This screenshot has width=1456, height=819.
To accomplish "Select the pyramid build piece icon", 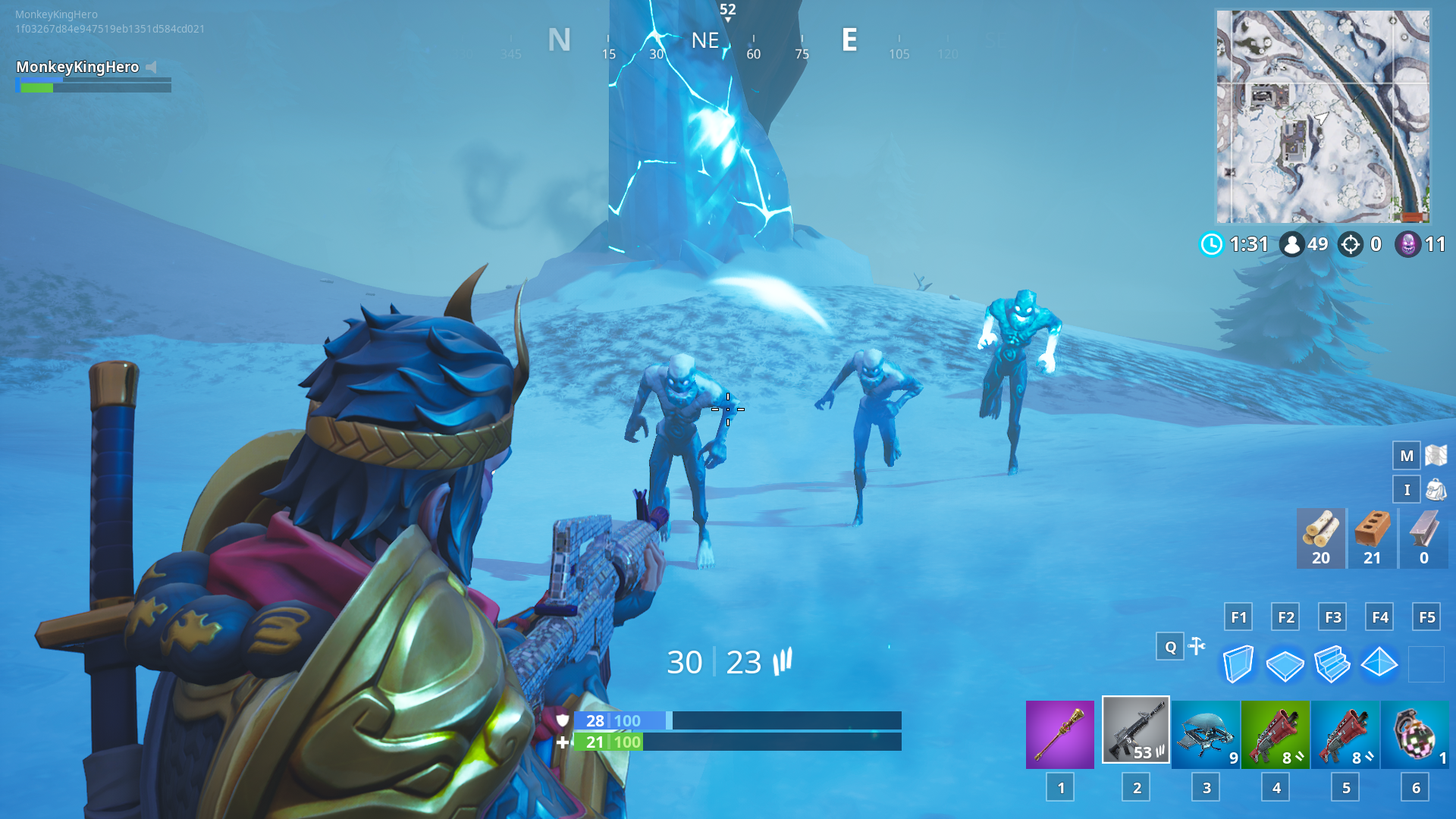I will pyautogui.click(x=1379, y=663).
